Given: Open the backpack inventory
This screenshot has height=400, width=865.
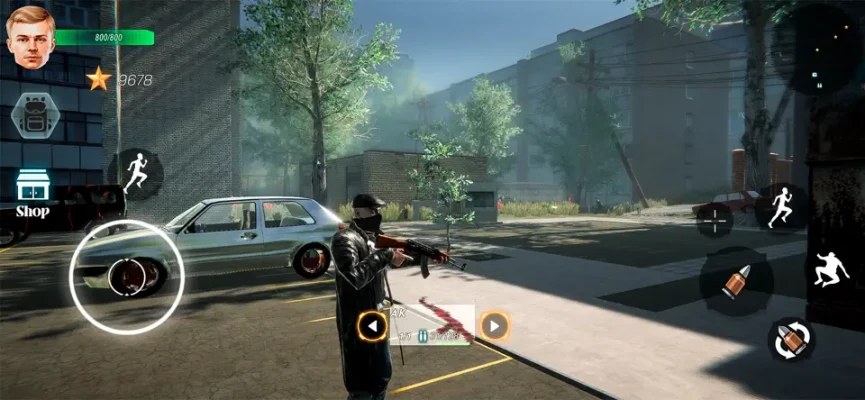Looking at the screenshot, I should (x=34, y=115).
